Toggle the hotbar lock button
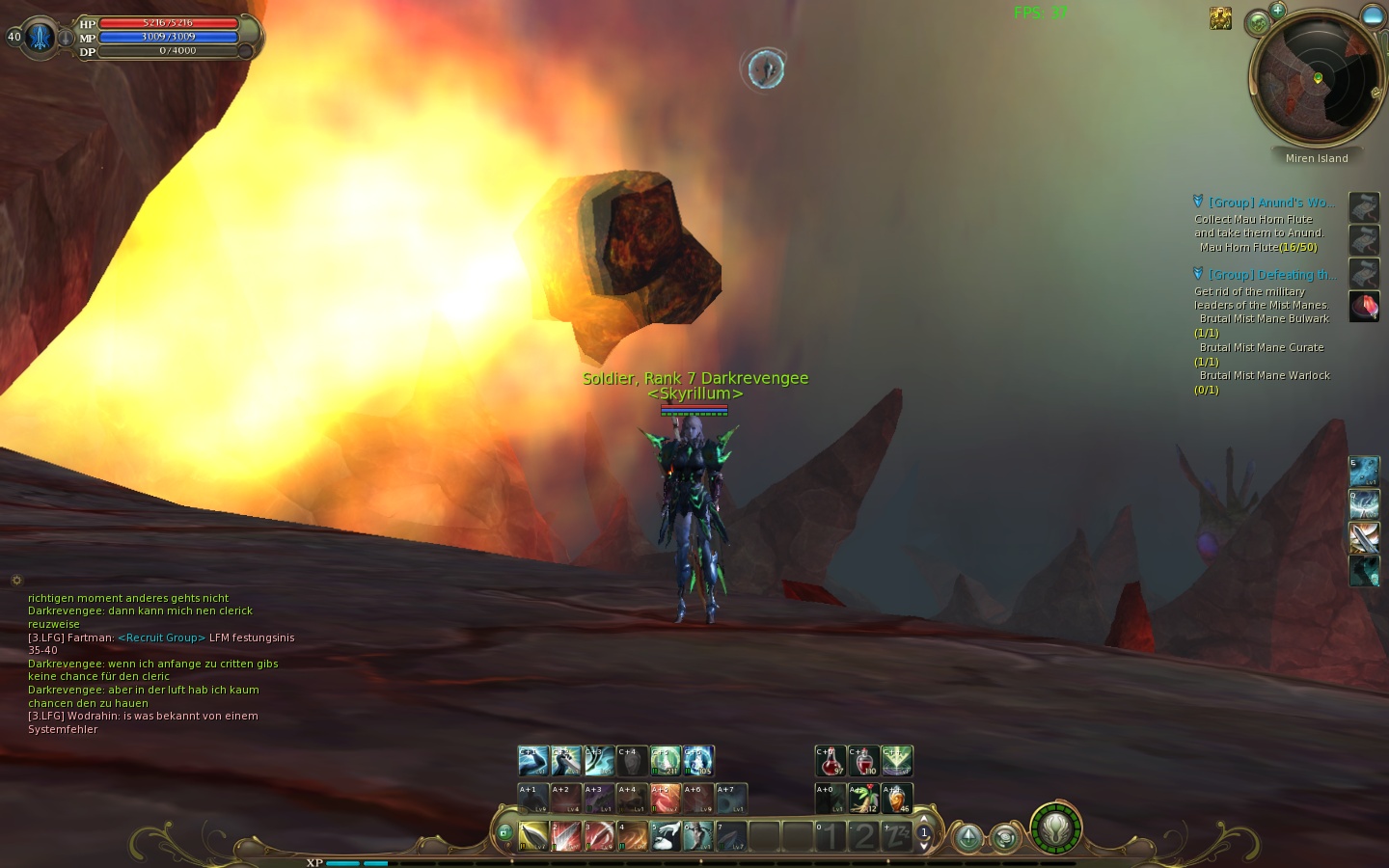Viewport: 1389px width, 868px height. [x=504, y=832]
